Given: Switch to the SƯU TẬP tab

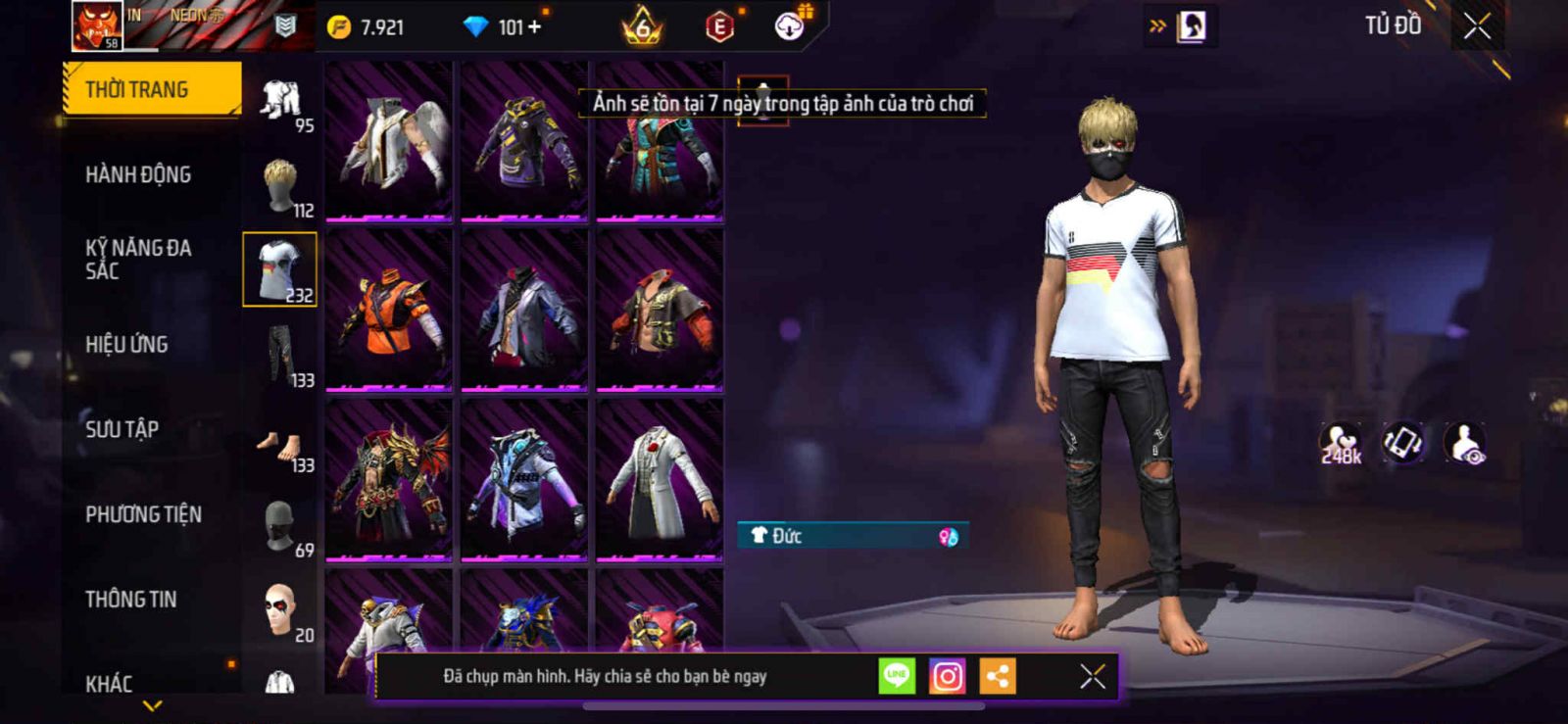Looking at the screenshot, I should click(x=122, y=429).
